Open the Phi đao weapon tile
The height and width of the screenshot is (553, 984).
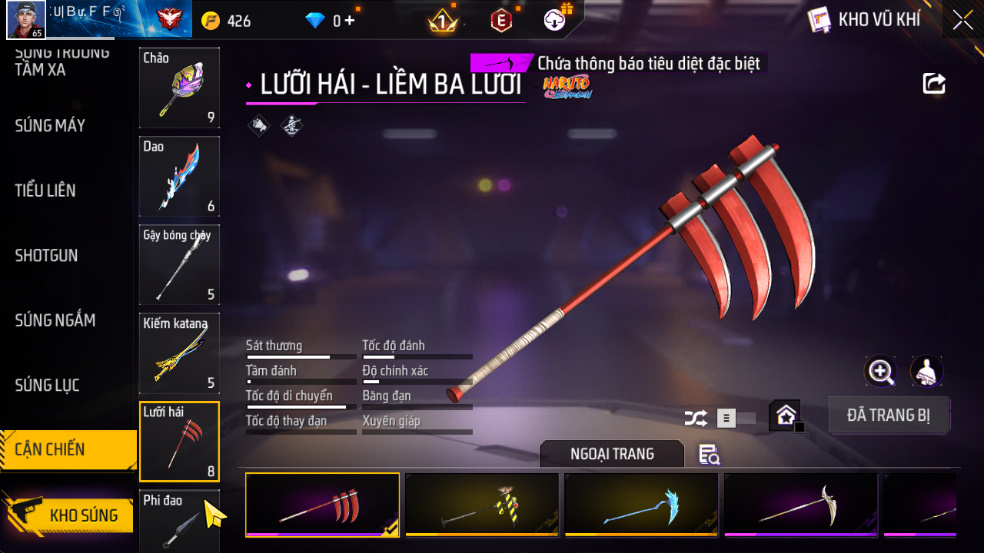(179, 521)
